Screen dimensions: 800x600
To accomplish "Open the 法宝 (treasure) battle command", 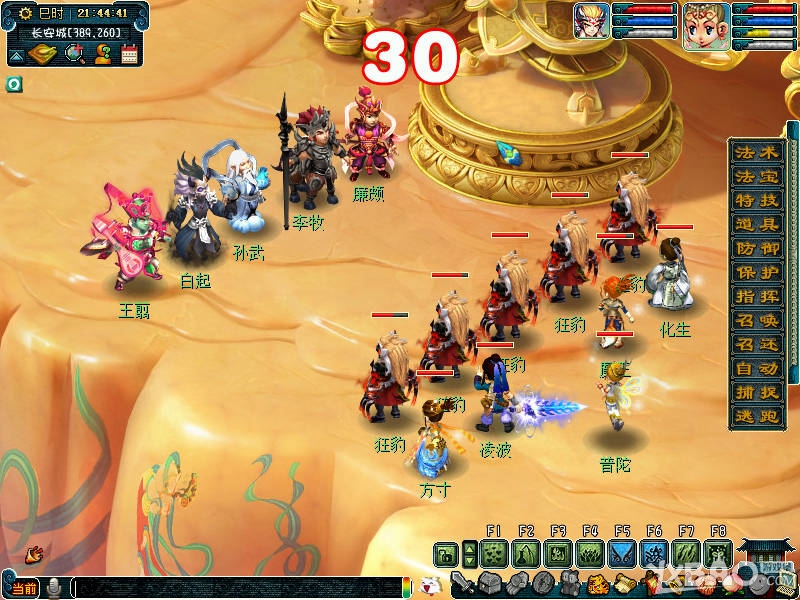I will coord(757,176).
